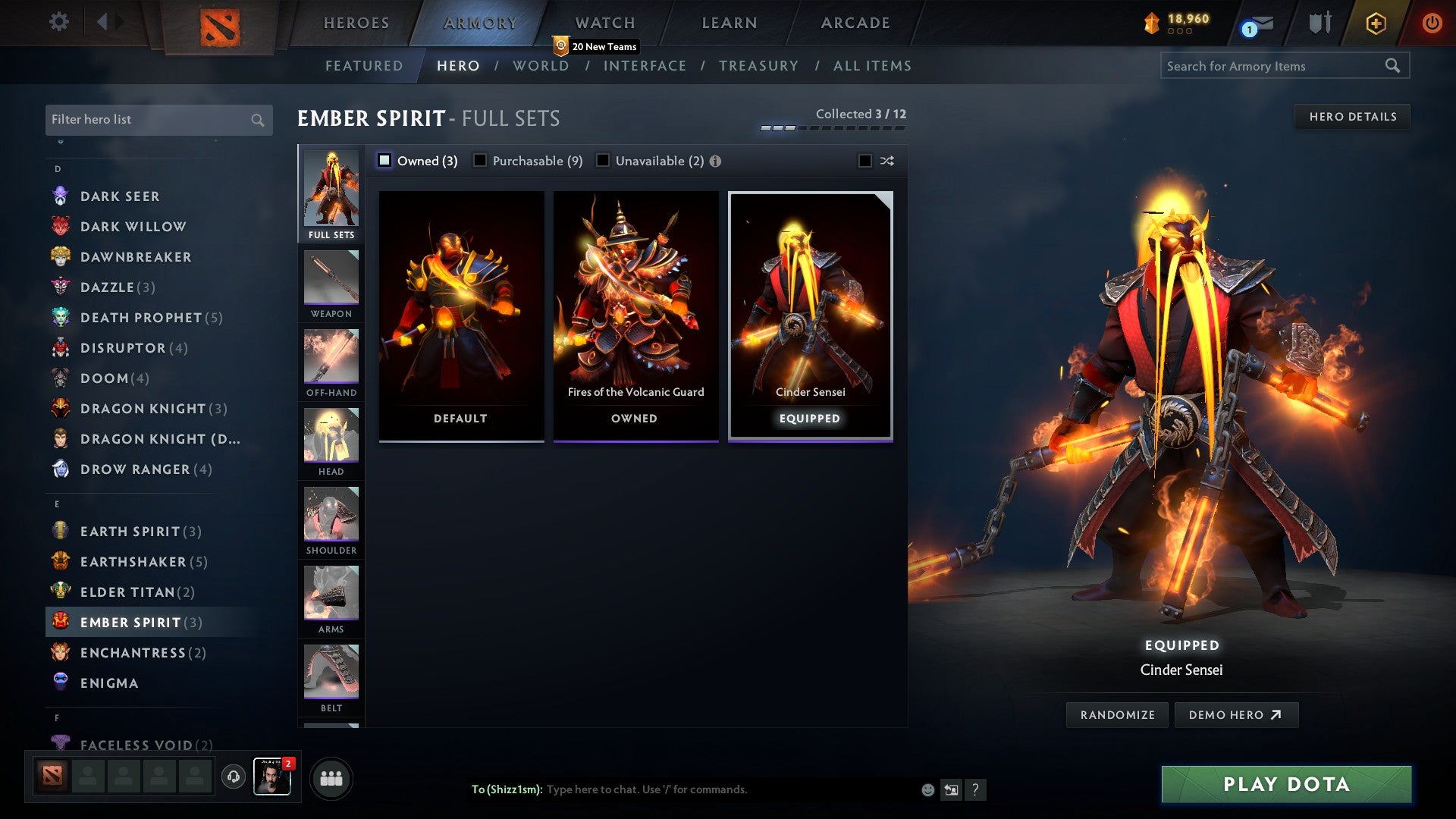The image size is (1456, 819).
Task: Click the Randomize button
Action: click(1116, 714)
